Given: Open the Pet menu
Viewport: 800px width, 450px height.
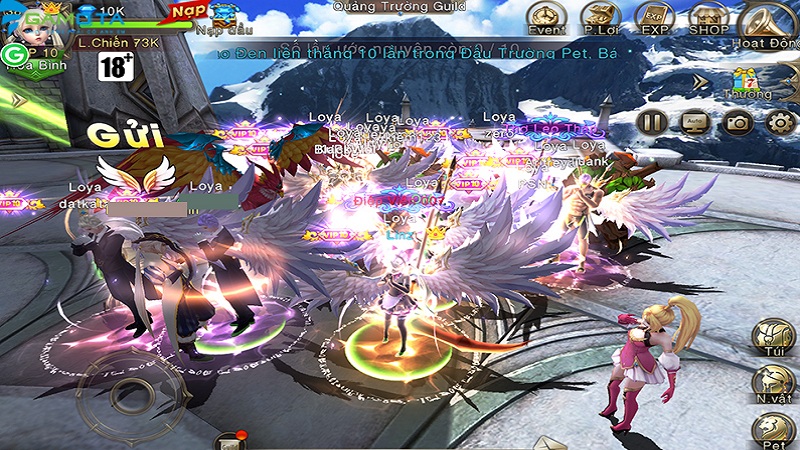Looking at the screenshot, I should (x=773, y=430).
